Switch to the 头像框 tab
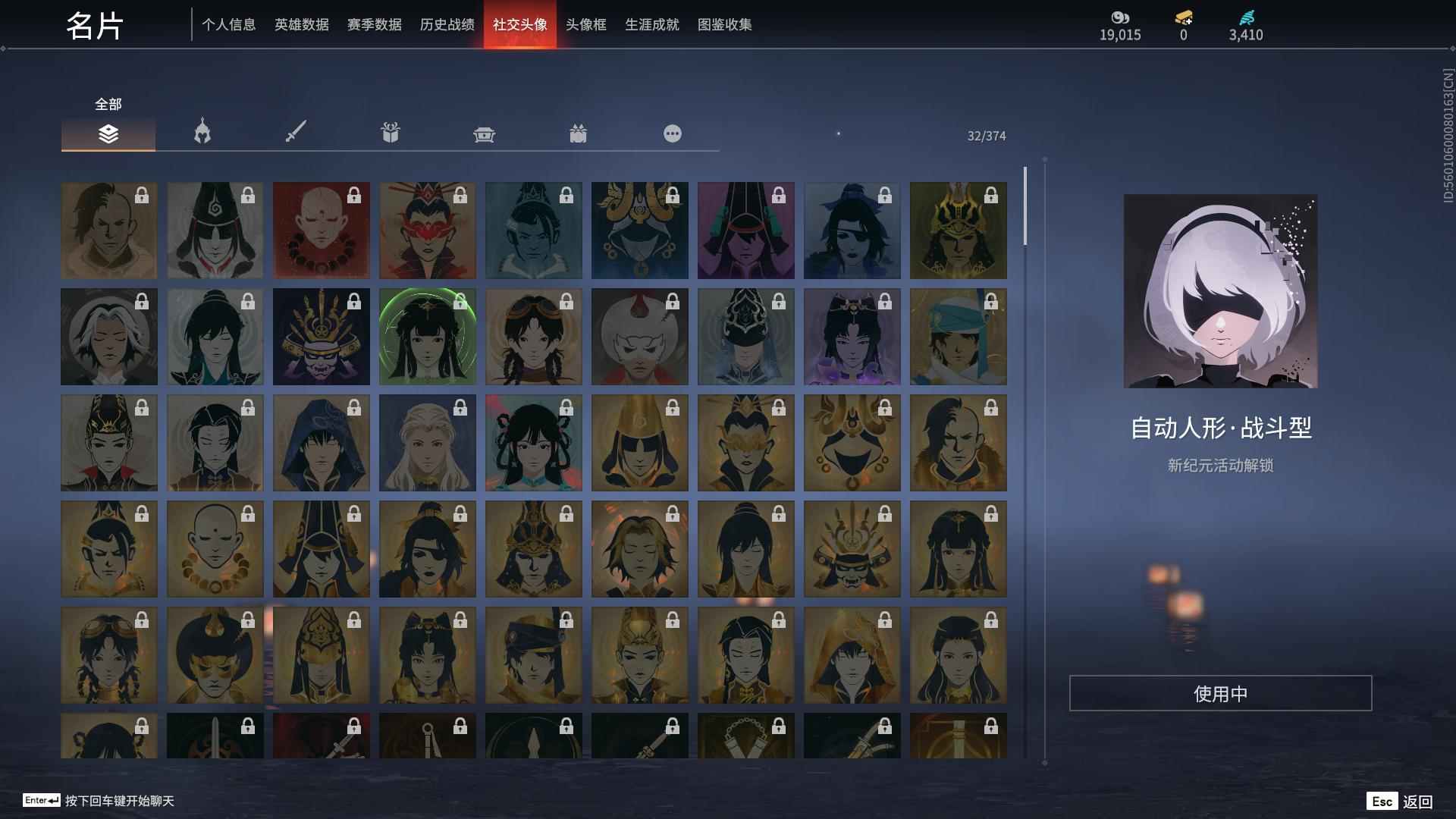 (x=584, y=24)
